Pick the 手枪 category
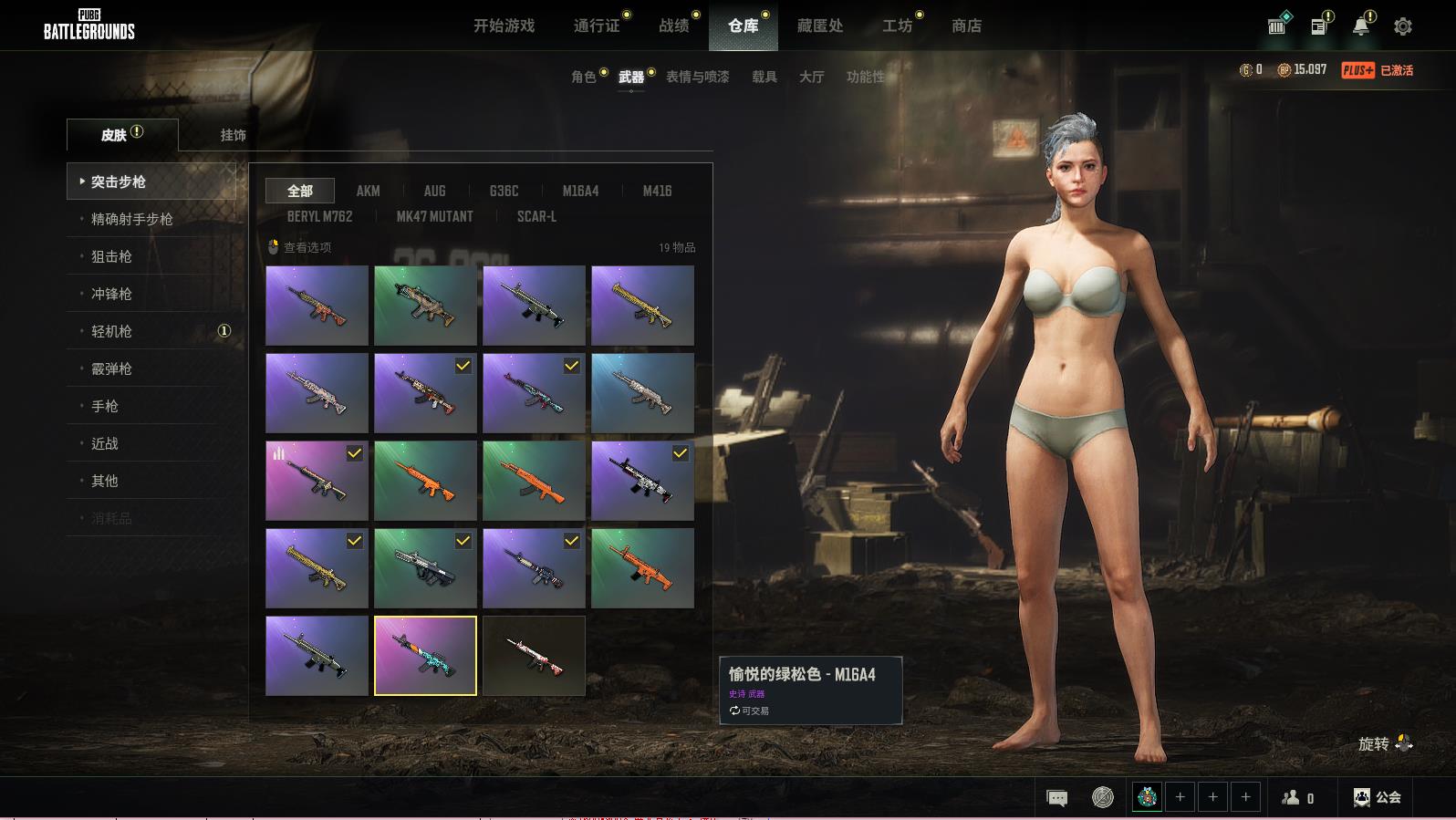The width and height of the screenshot is (1456, 820). point(105,406)
